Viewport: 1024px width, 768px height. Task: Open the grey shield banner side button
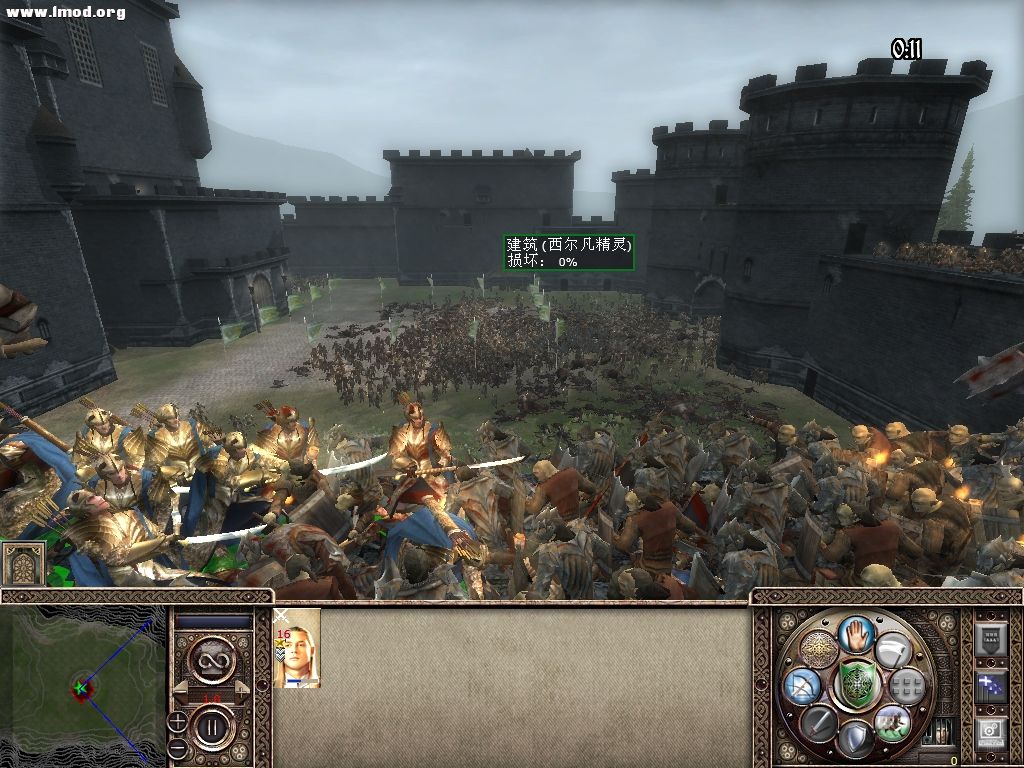click(990, 640)
